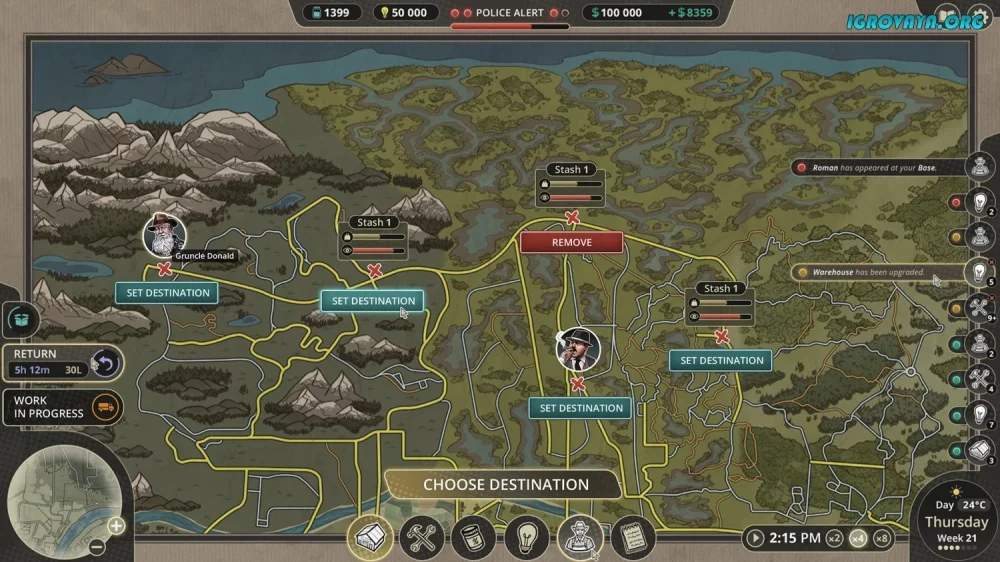Image resolution: width=1000 pixels, height=562 pixels.
Task: Open the base building warehouse menu
Action: [370, 538]
